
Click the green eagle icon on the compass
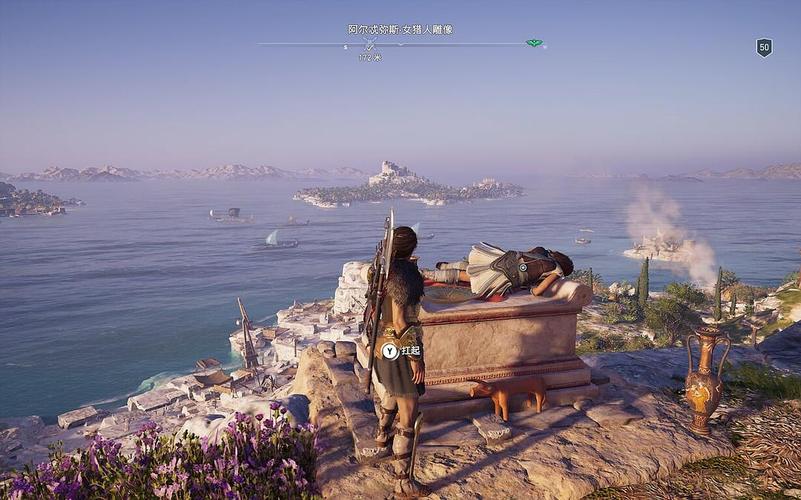pyautogui.click(x=534, y=44)
